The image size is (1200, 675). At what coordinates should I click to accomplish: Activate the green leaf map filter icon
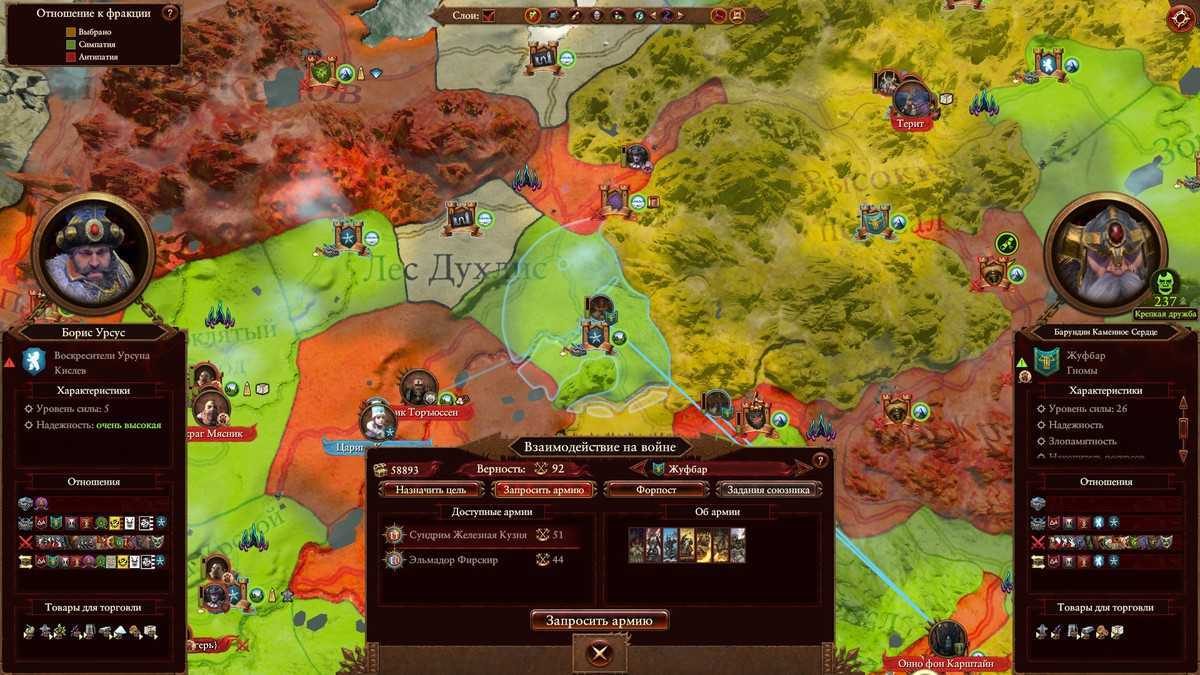click(x=534, y=16)
